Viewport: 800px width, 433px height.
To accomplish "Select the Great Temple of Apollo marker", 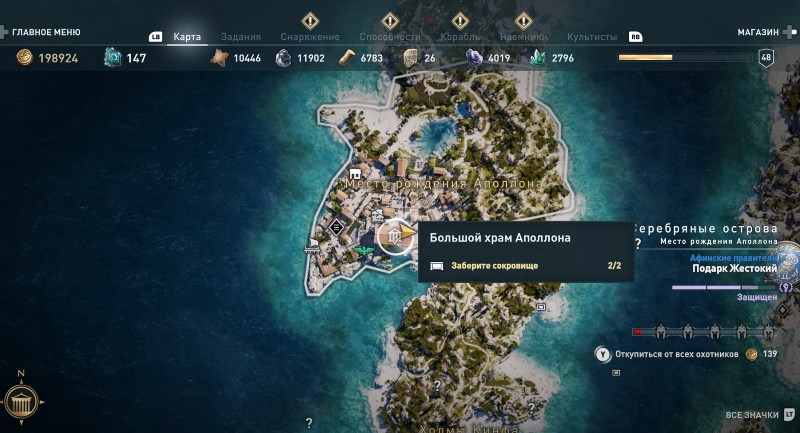I will tap(397, 237).
